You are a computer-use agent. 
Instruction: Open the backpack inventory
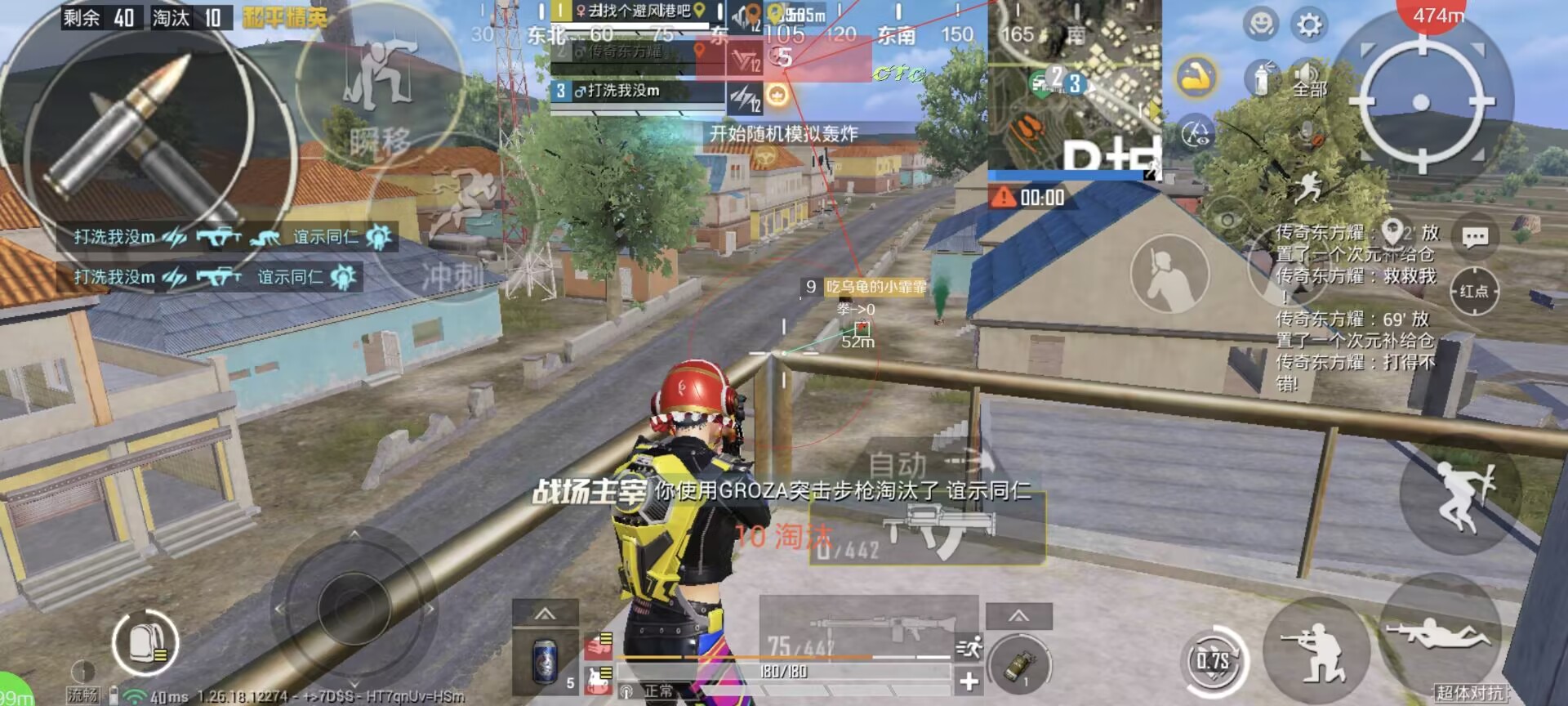(145, 642)
